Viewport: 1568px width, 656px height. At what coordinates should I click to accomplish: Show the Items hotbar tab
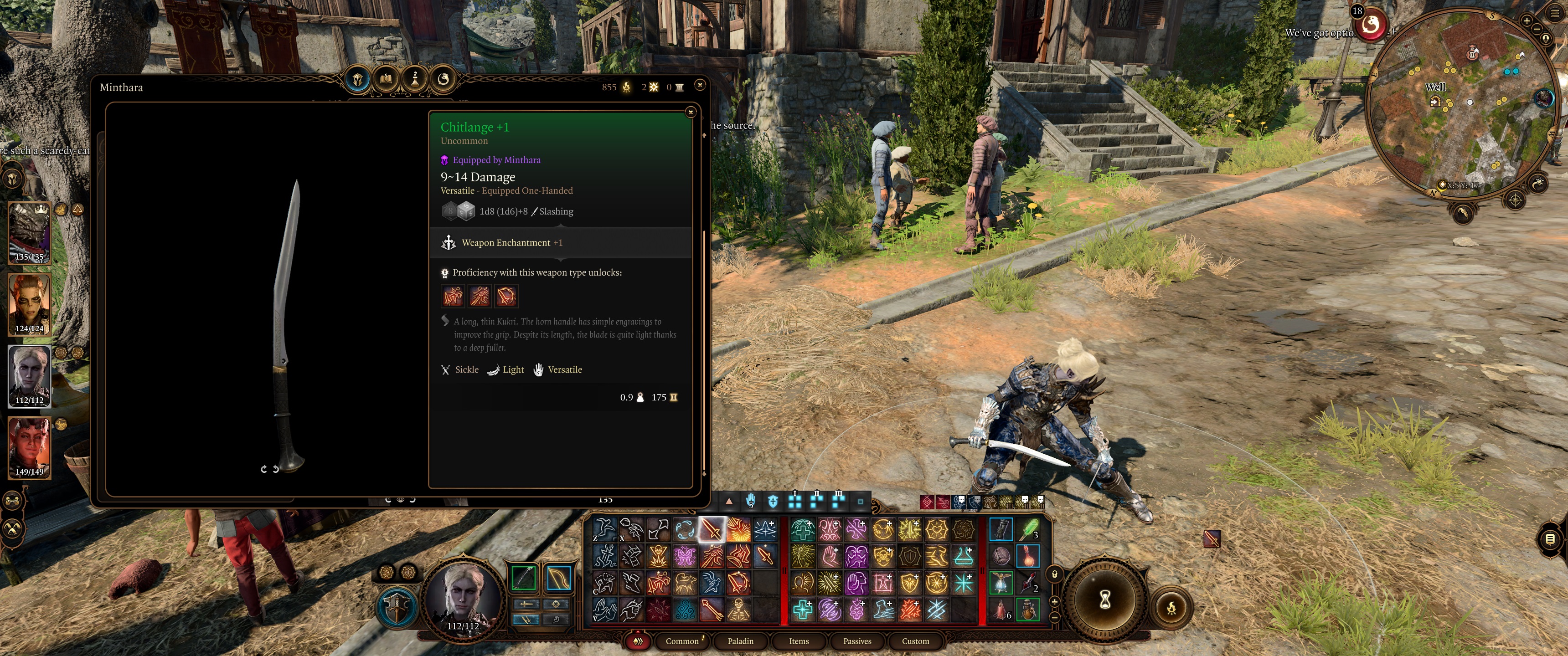tap(799, 641)
